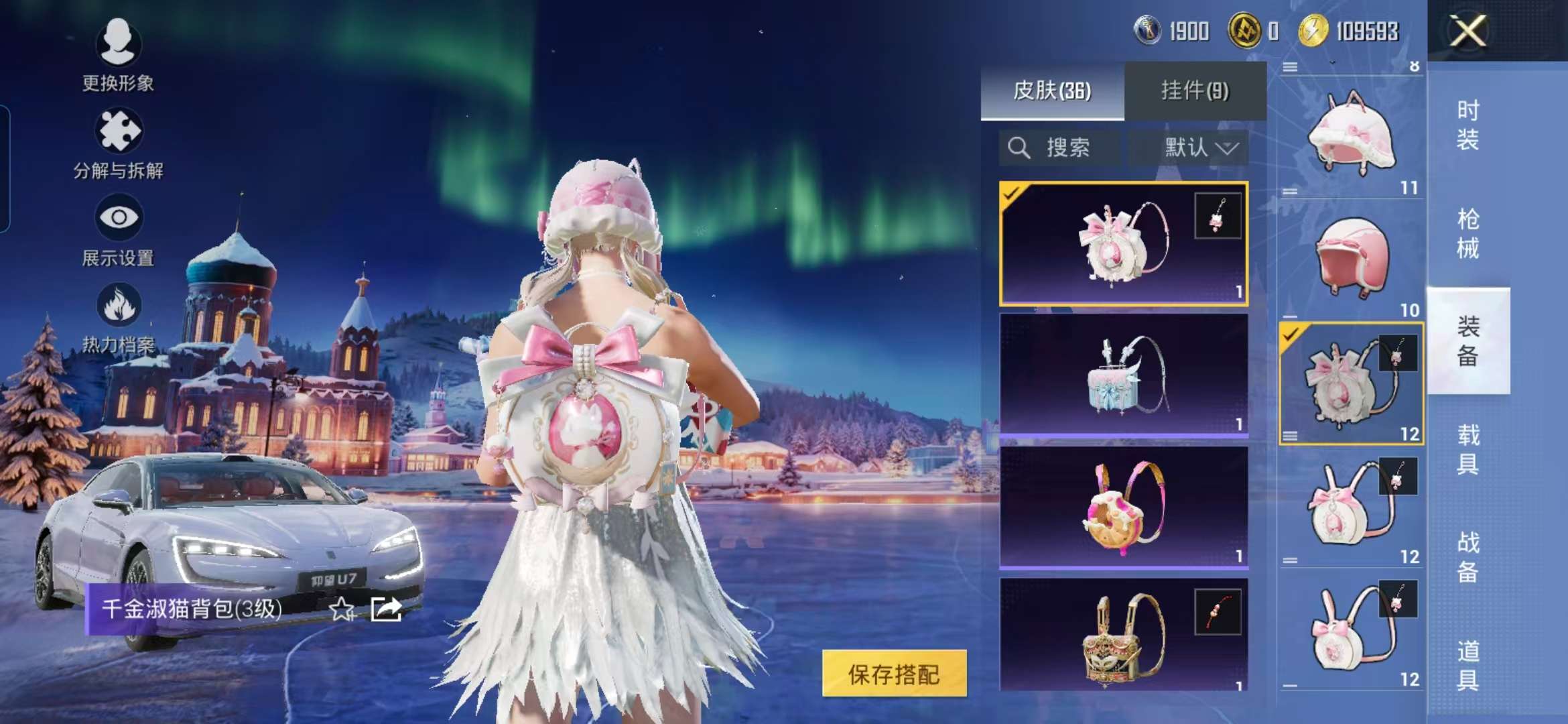The height and width of the screenshot is (724, 1568).
Task: Close the wardrobe with the X button
Action: point(1467,32)
